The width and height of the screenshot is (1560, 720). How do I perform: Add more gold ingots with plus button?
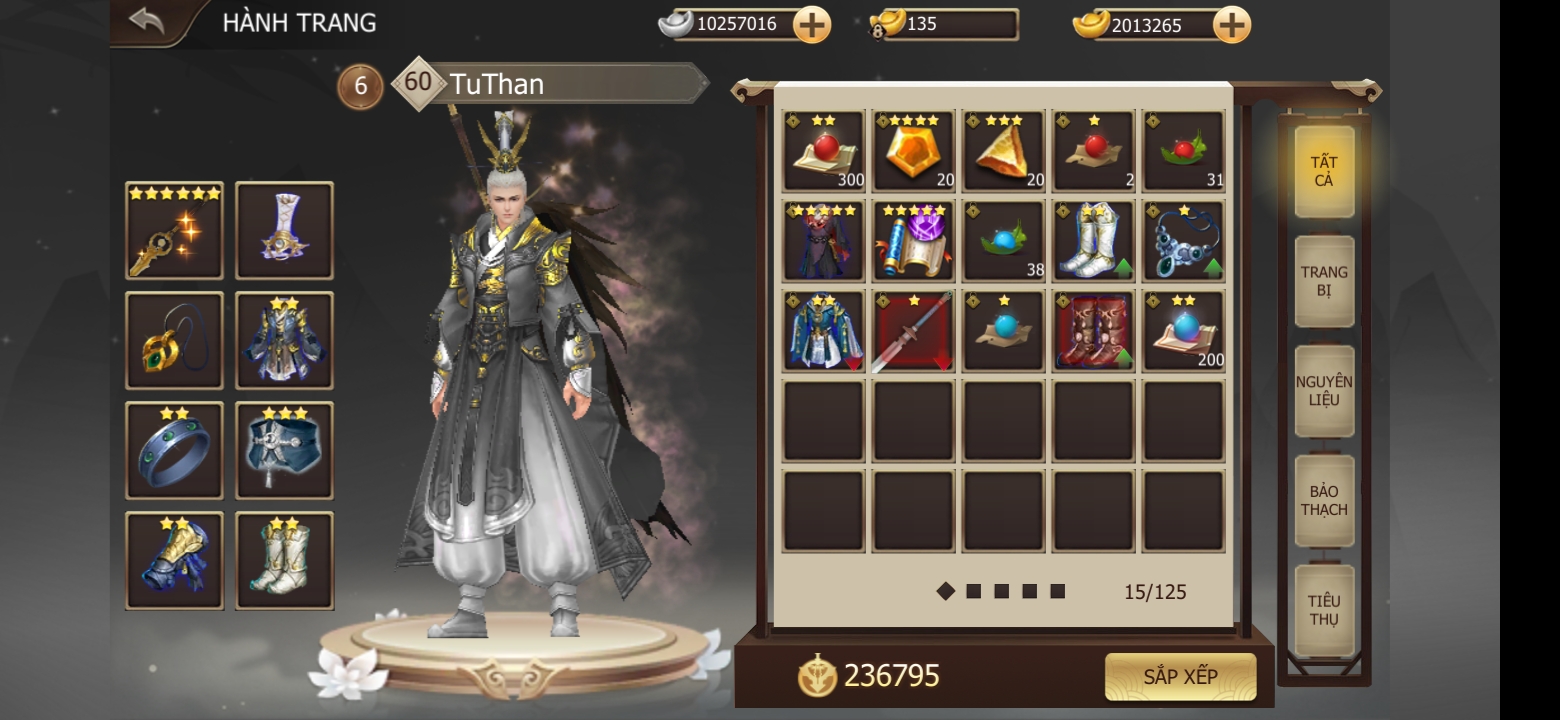coord(1231,25)
